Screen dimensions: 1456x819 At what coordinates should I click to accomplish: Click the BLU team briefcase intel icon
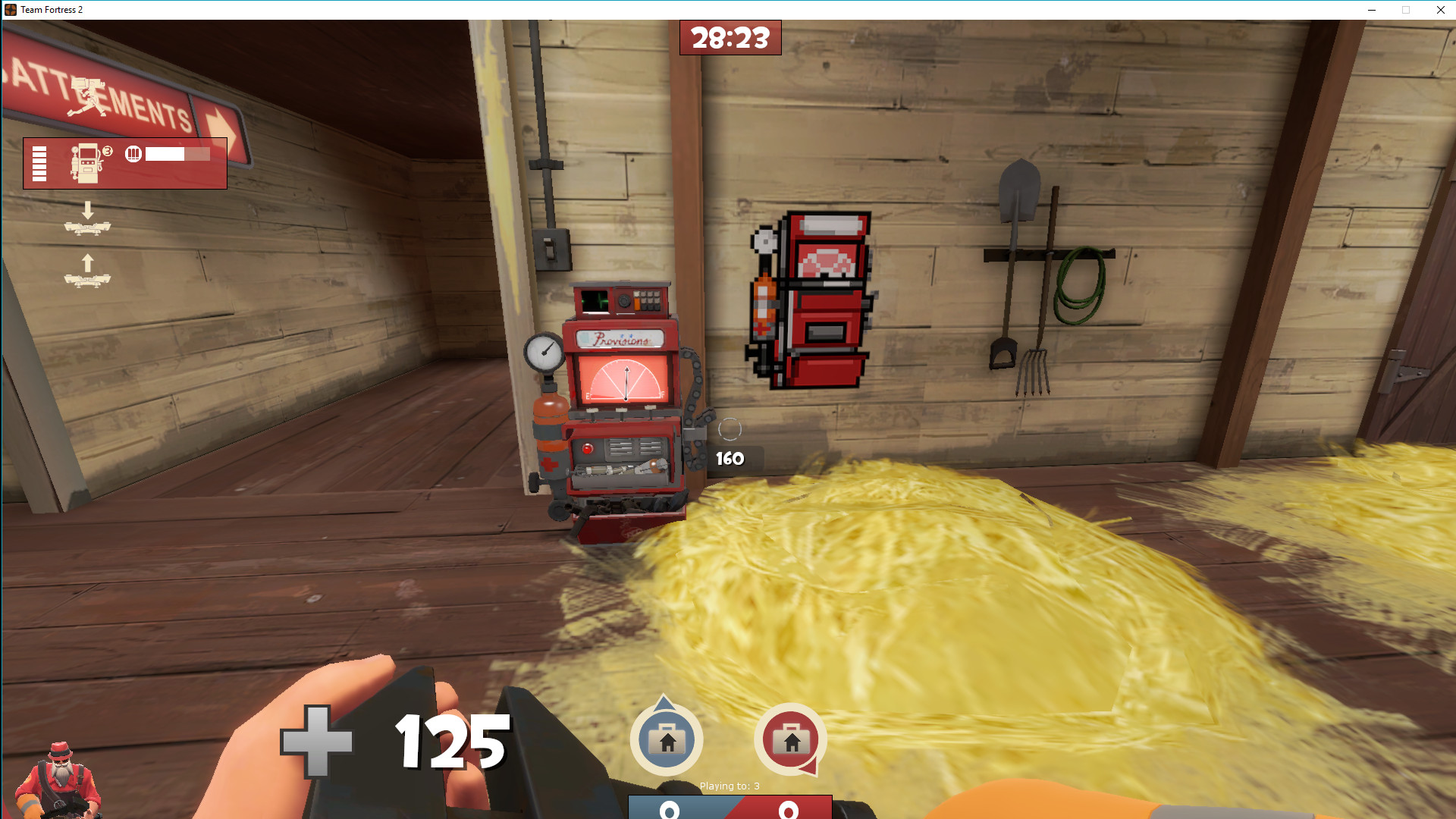coord(667,740)
